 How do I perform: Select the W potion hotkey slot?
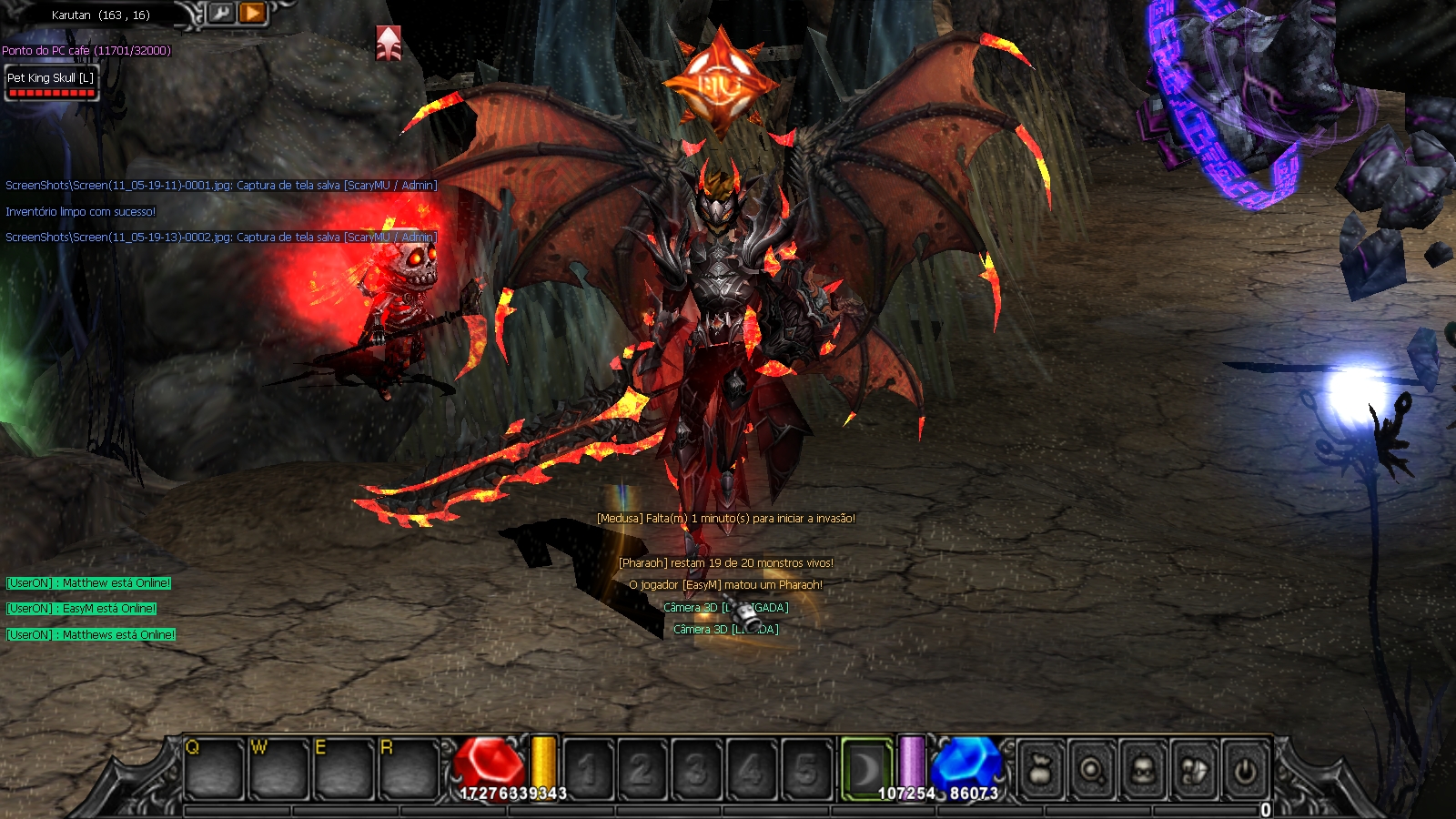(279, 769)
